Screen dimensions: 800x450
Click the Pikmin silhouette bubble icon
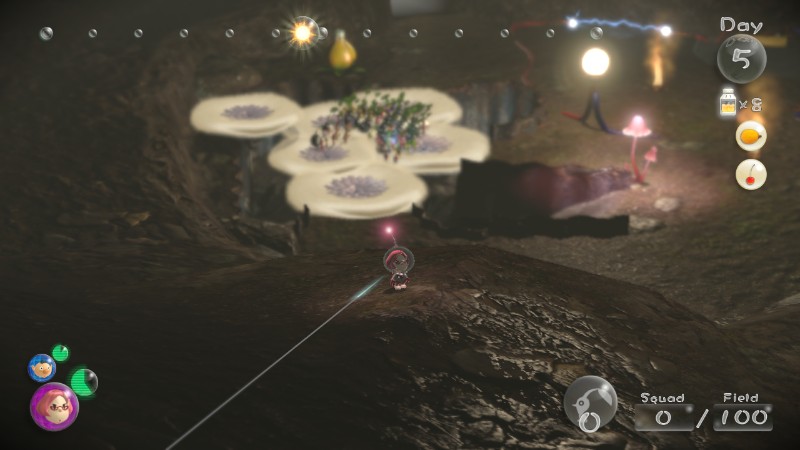590,404
